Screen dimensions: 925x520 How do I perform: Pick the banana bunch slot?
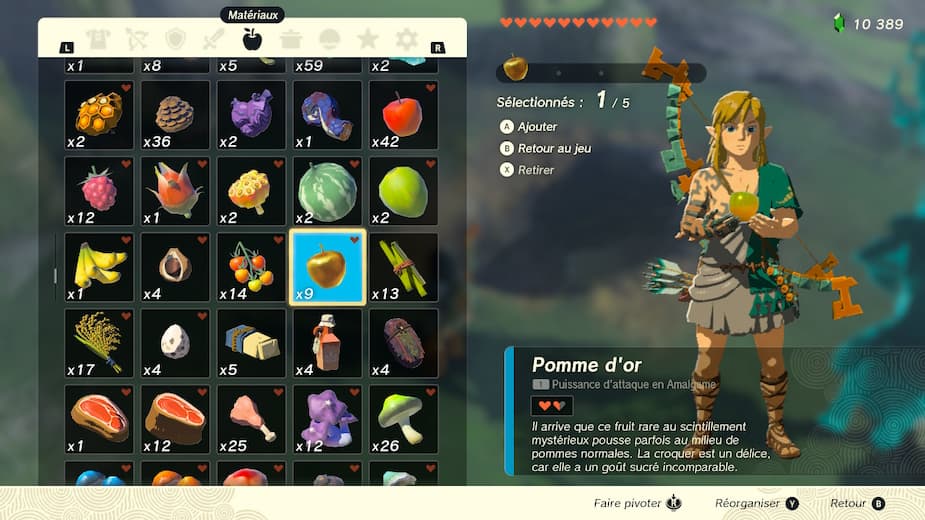99,266
